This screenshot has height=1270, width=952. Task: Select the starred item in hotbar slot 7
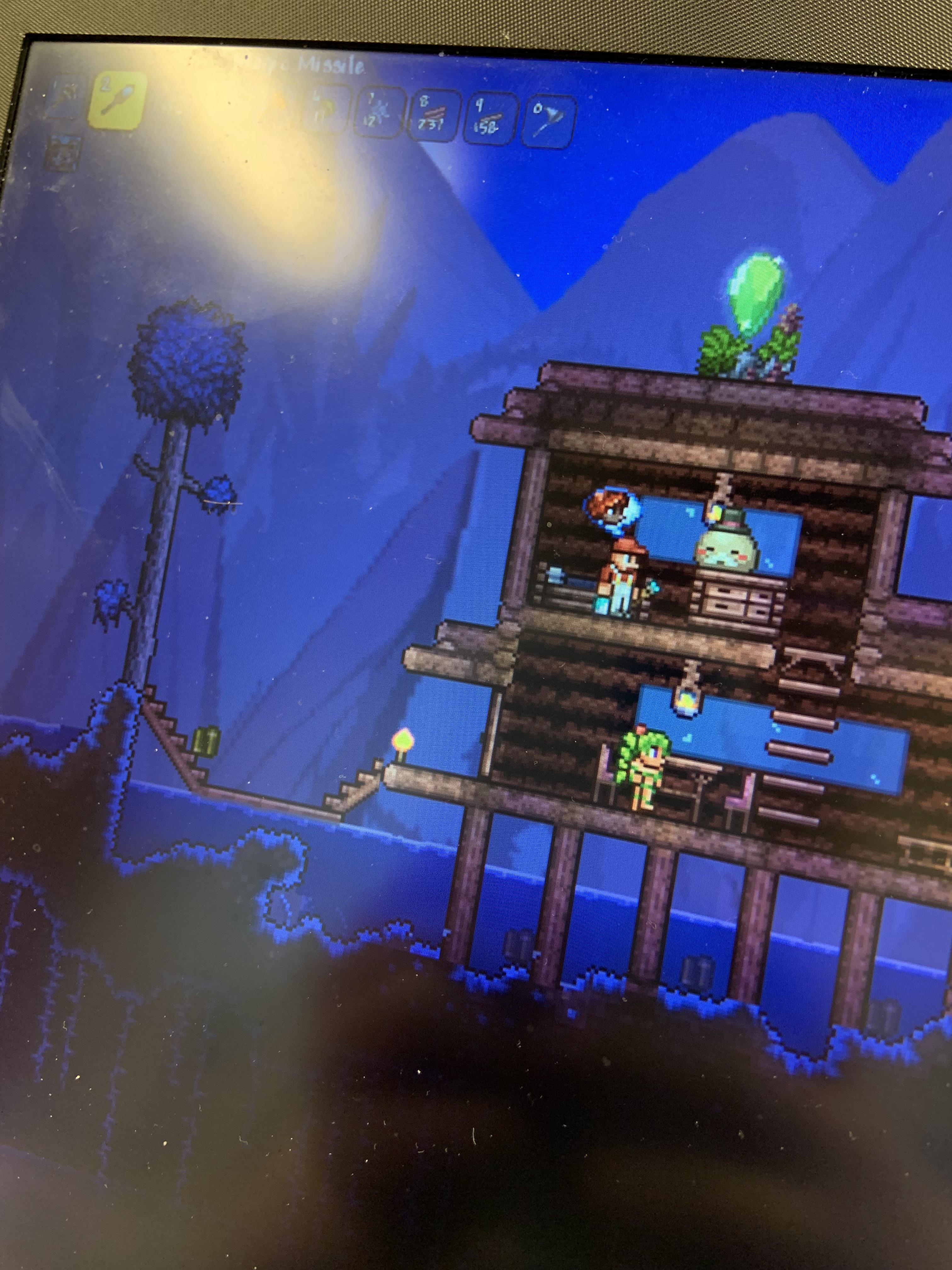tap(380, 112)
